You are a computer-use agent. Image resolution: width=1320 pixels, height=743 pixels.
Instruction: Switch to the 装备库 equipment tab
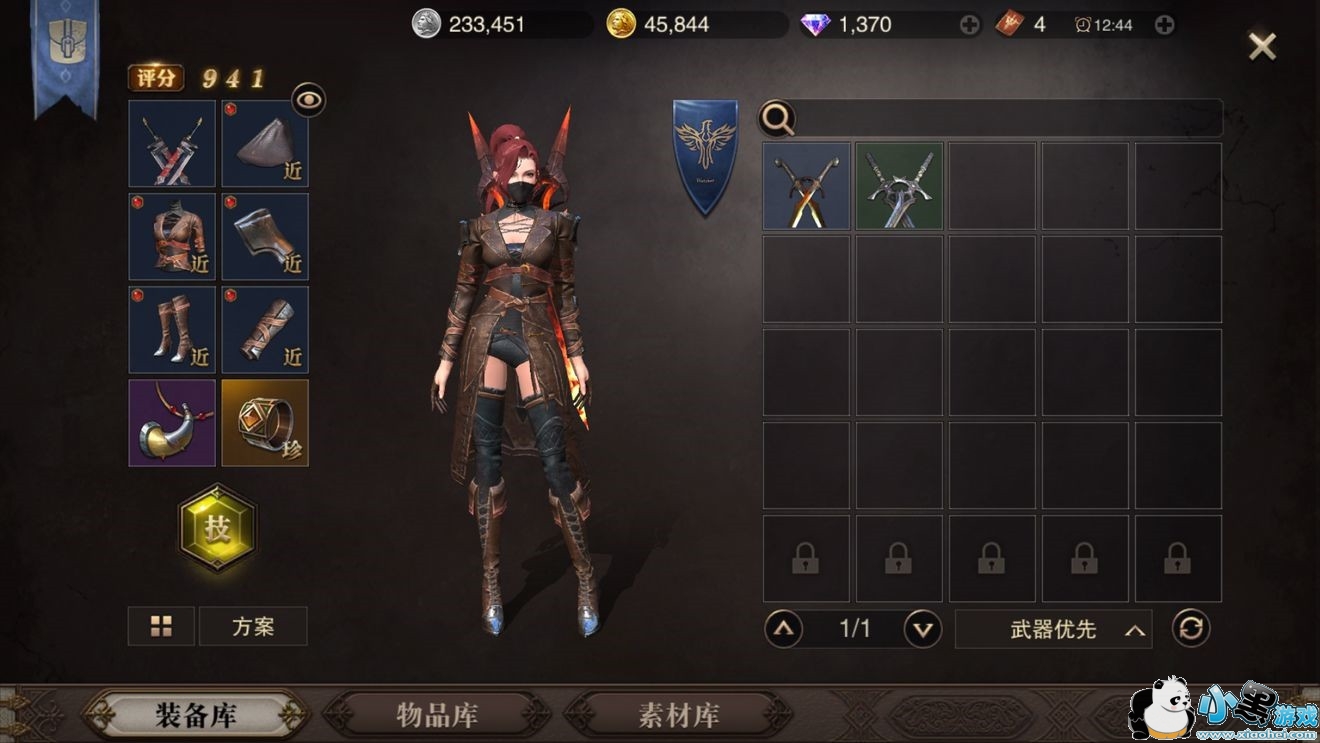pos(194,714)
